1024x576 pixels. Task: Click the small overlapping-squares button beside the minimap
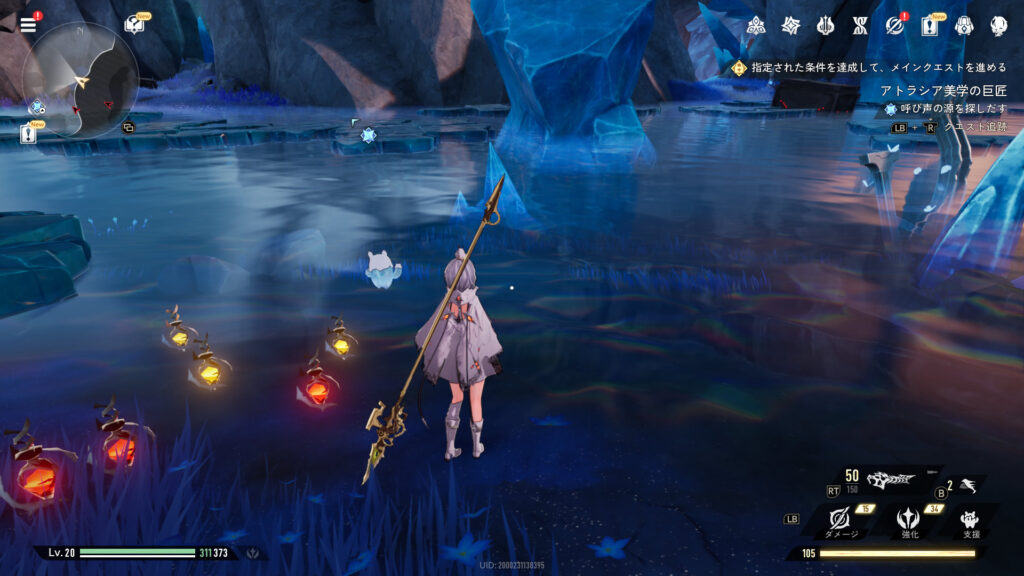[x=127, y=127]
